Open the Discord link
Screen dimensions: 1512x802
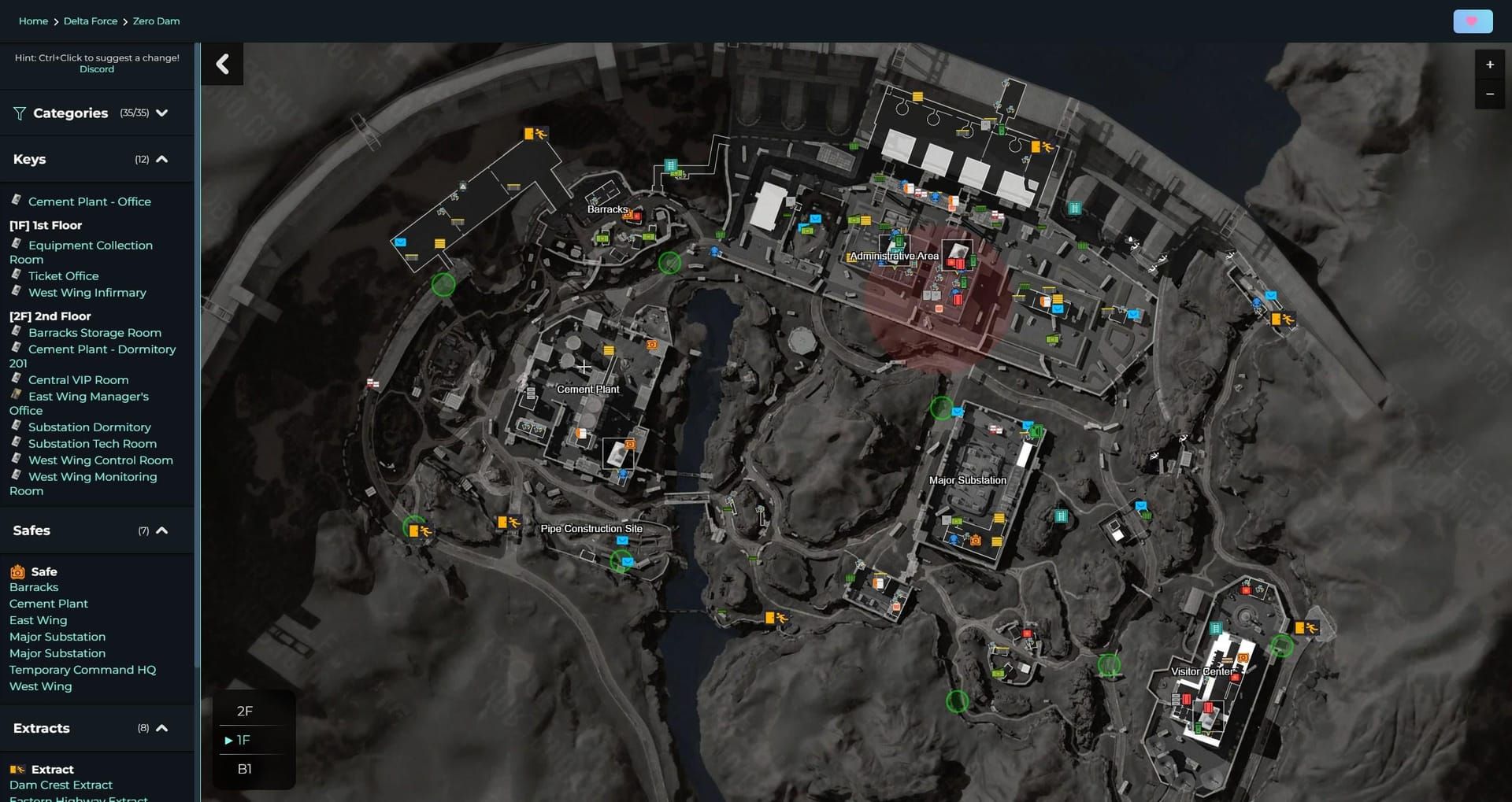(96, 68)
